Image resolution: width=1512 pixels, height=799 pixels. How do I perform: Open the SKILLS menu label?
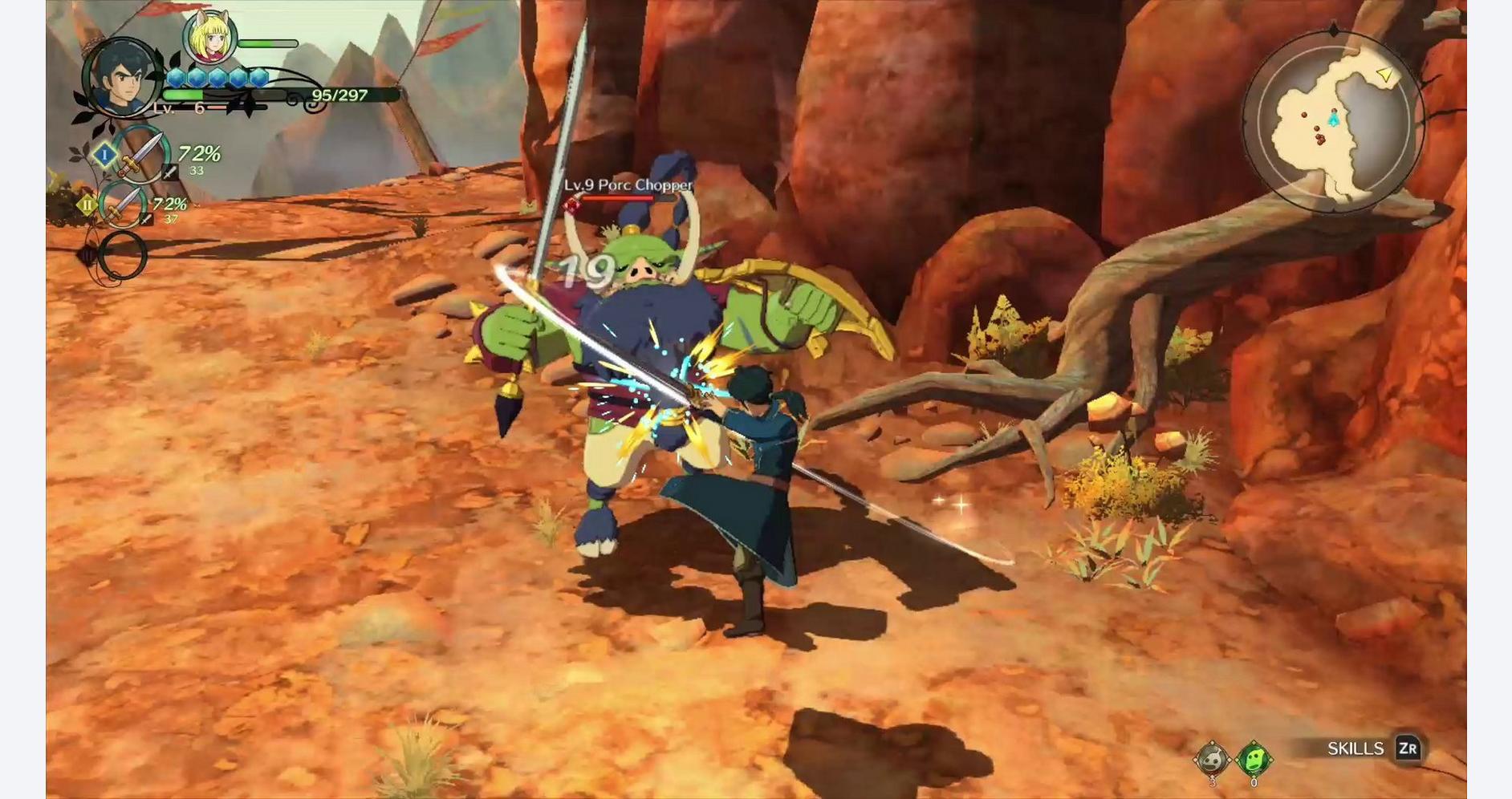1356,748
